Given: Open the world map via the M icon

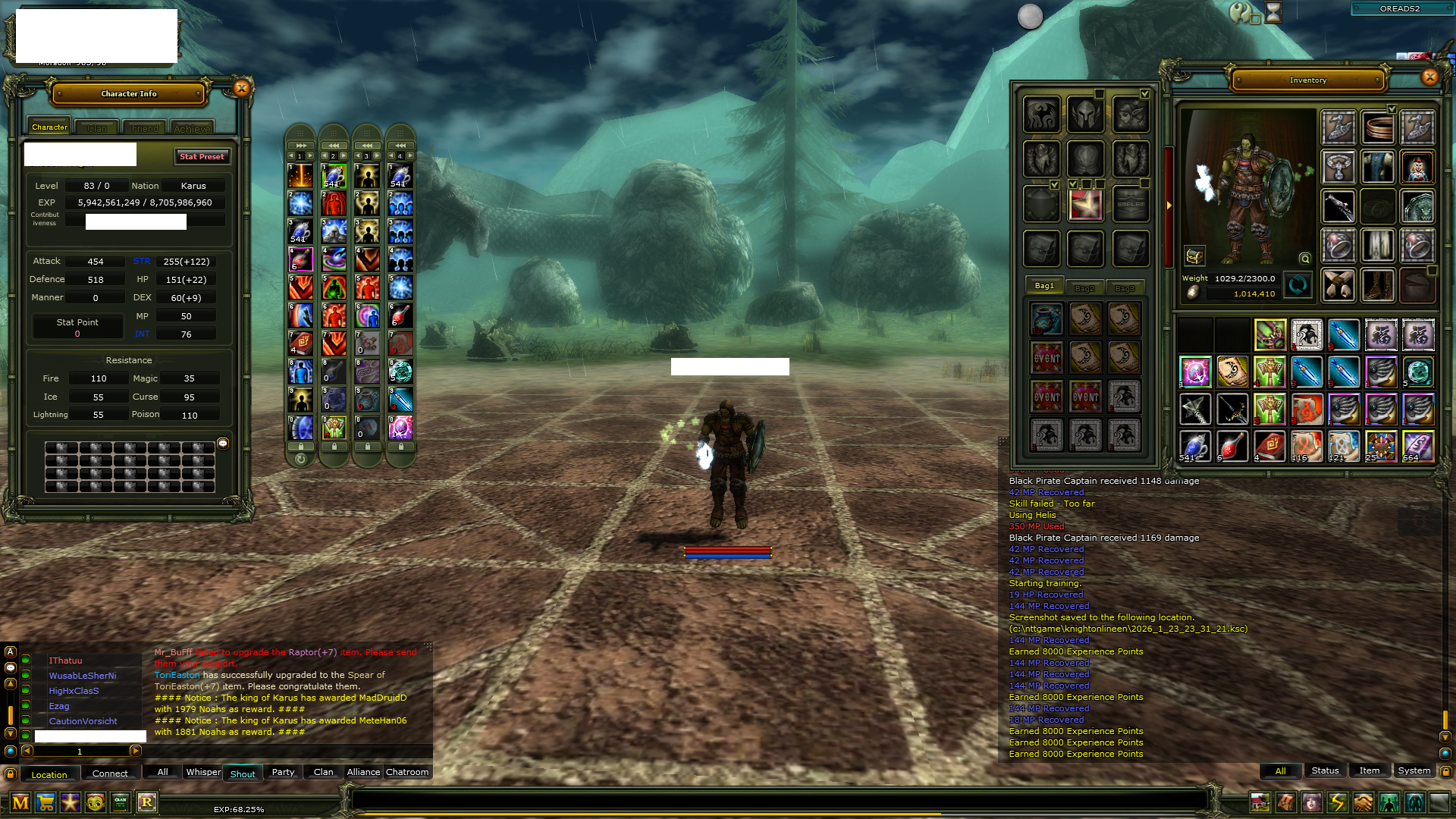Looking at the screenshot, I should point(20,802).
